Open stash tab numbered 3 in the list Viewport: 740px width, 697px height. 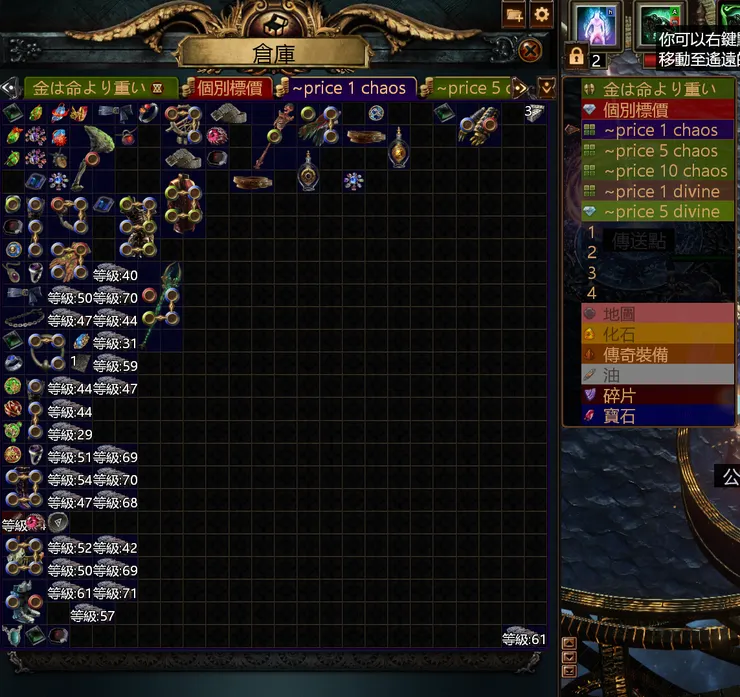[592, 272]
